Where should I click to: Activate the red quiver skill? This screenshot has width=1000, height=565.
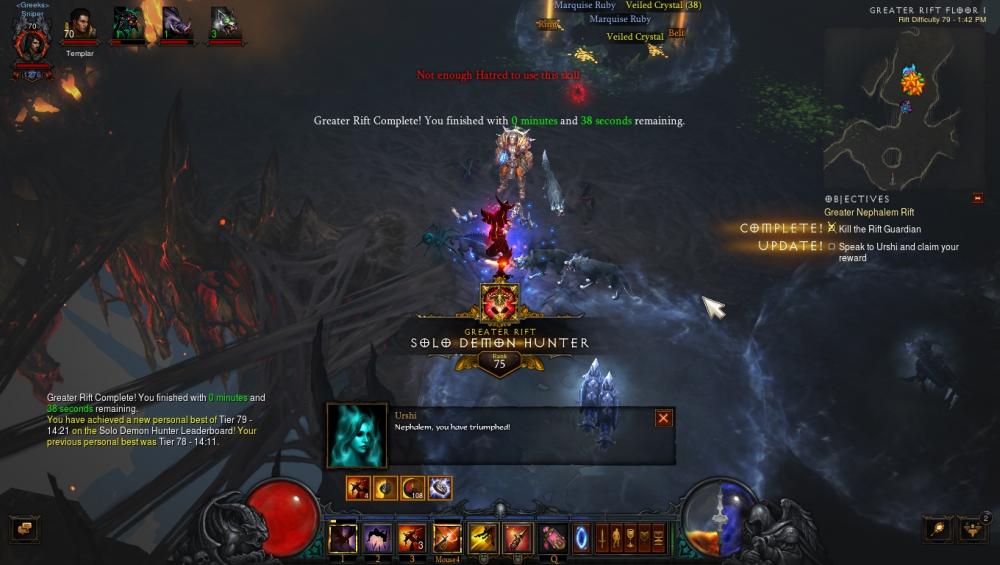(x=517, y=537)
